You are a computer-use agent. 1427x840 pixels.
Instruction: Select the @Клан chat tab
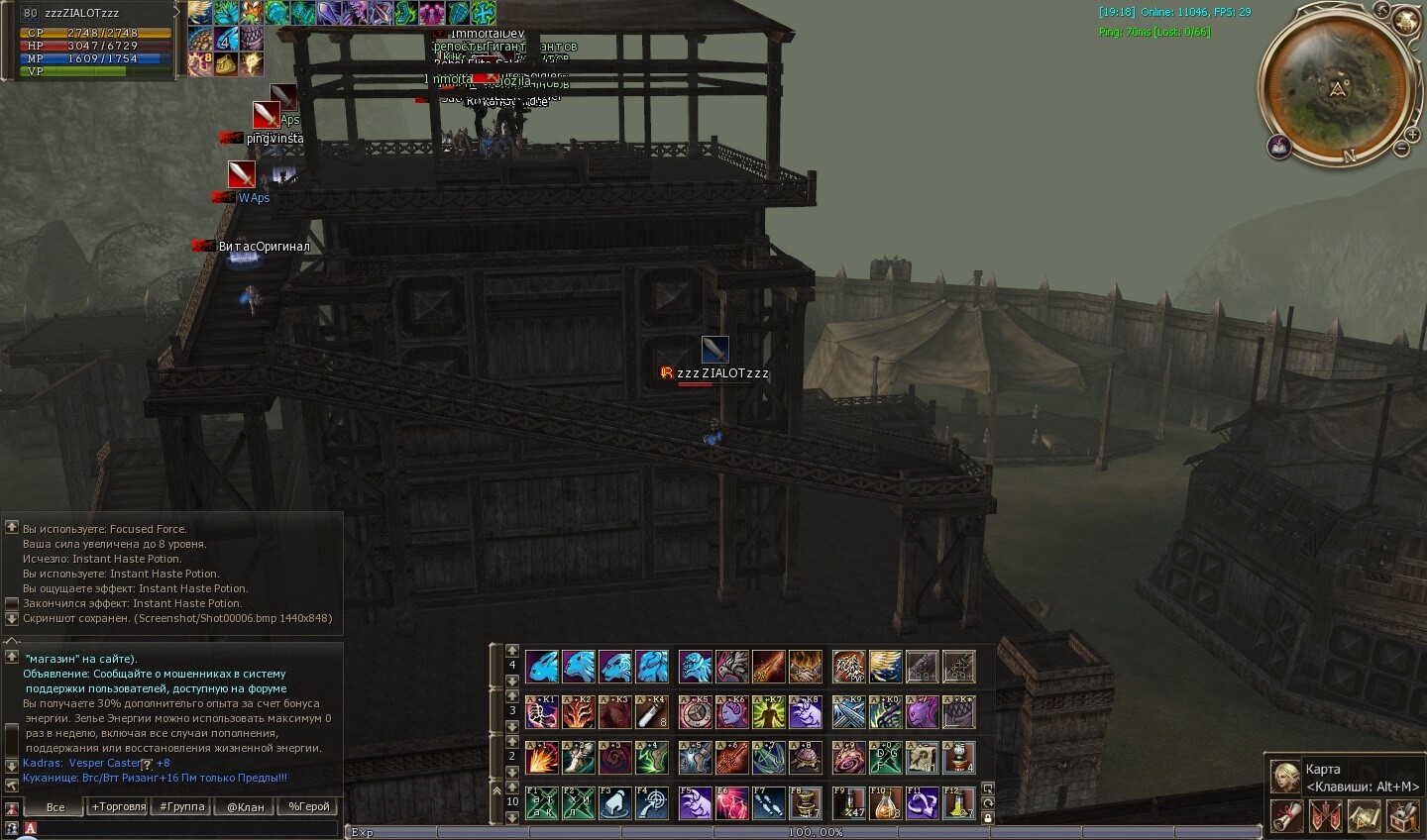(246, 806)
